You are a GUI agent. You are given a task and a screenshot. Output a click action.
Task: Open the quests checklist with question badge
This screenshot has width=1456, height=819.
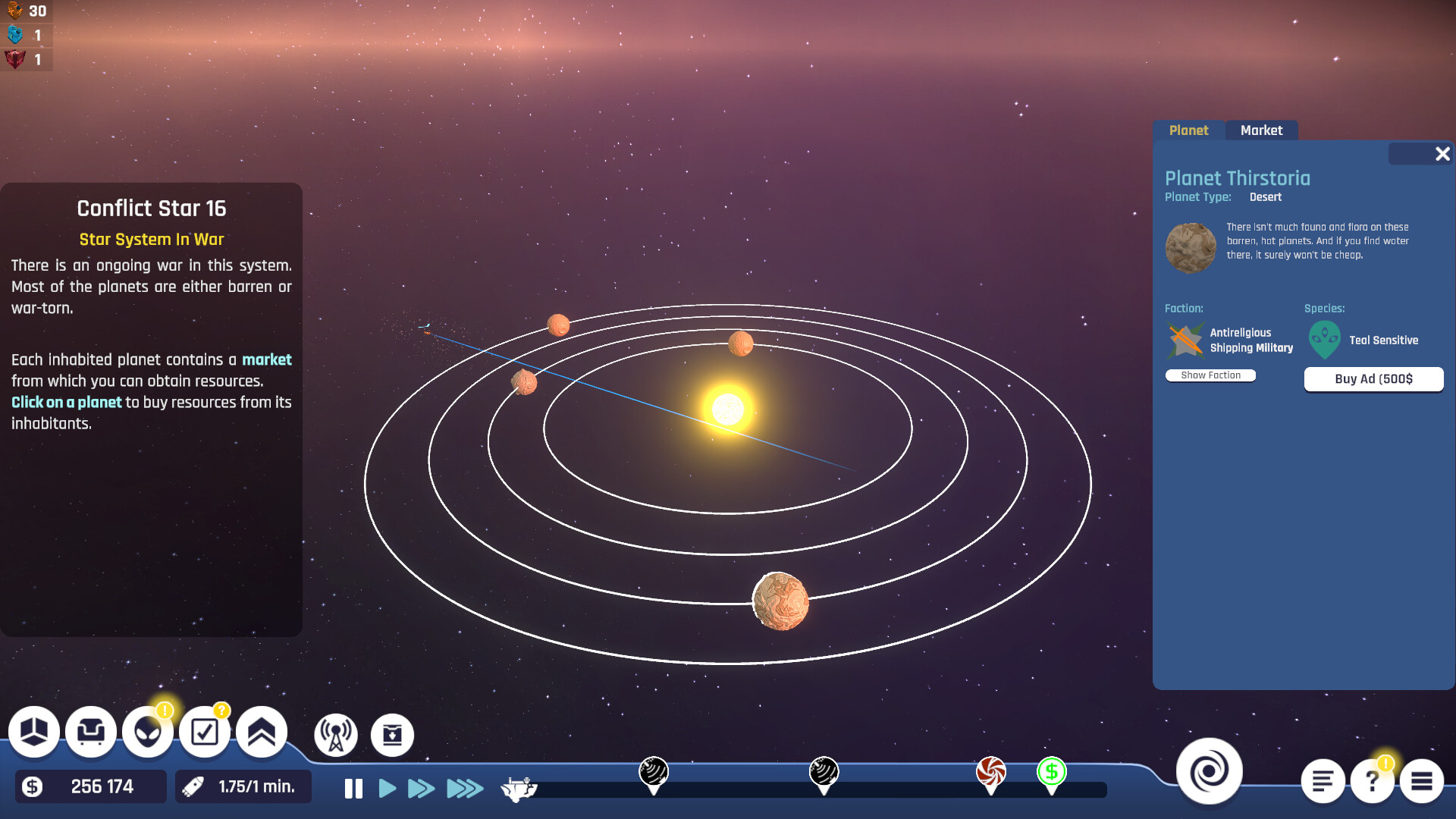(205, 732)
